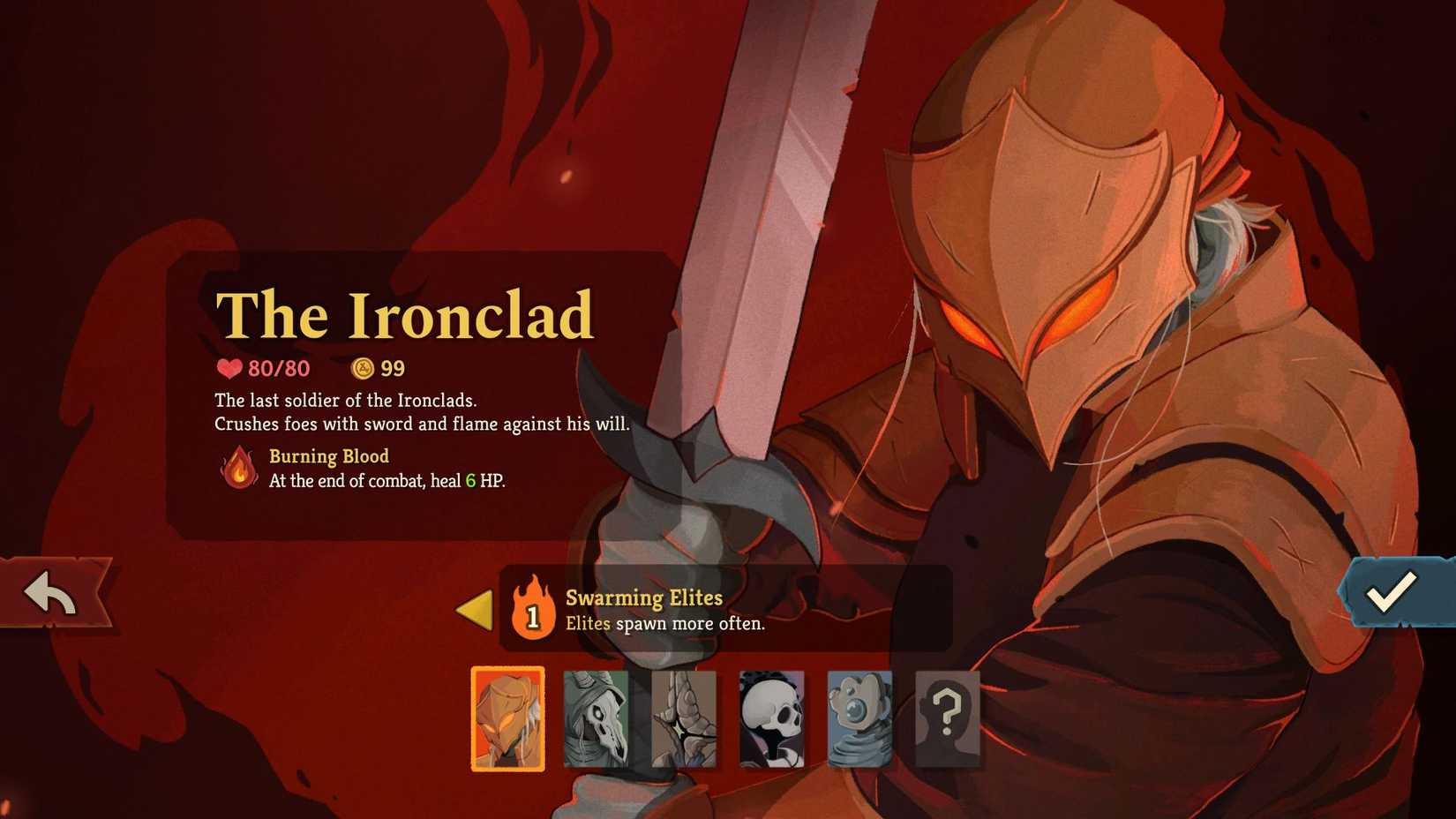Image resolution: width=1456 pixels, height=819 pixels.
Task: Decrease Ascension with the left arrow
Action: pos(476,609)
